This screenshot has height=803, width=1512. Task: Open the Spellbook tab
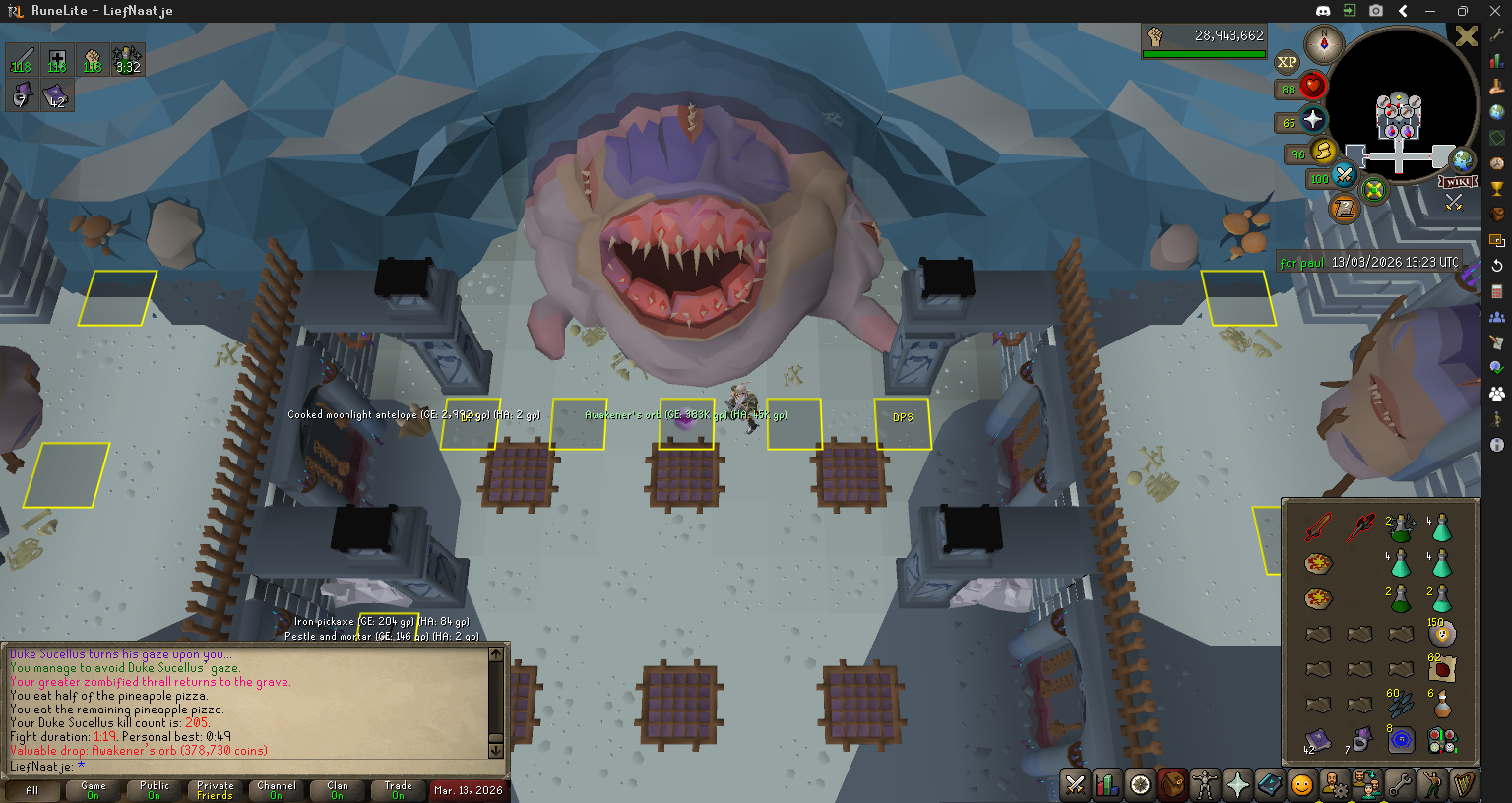1270,784
